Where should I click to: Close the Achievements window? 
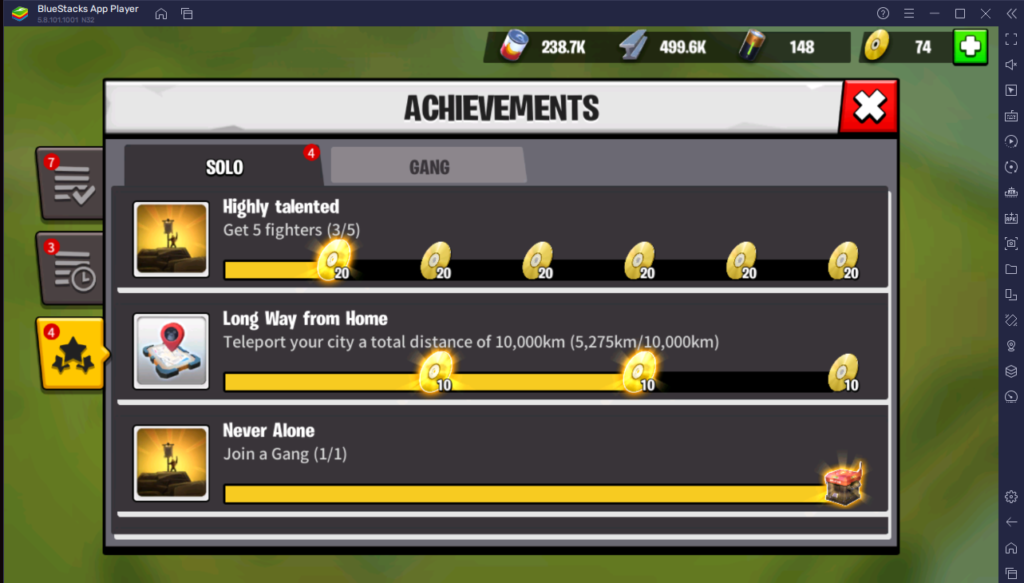tap(868, 107)
